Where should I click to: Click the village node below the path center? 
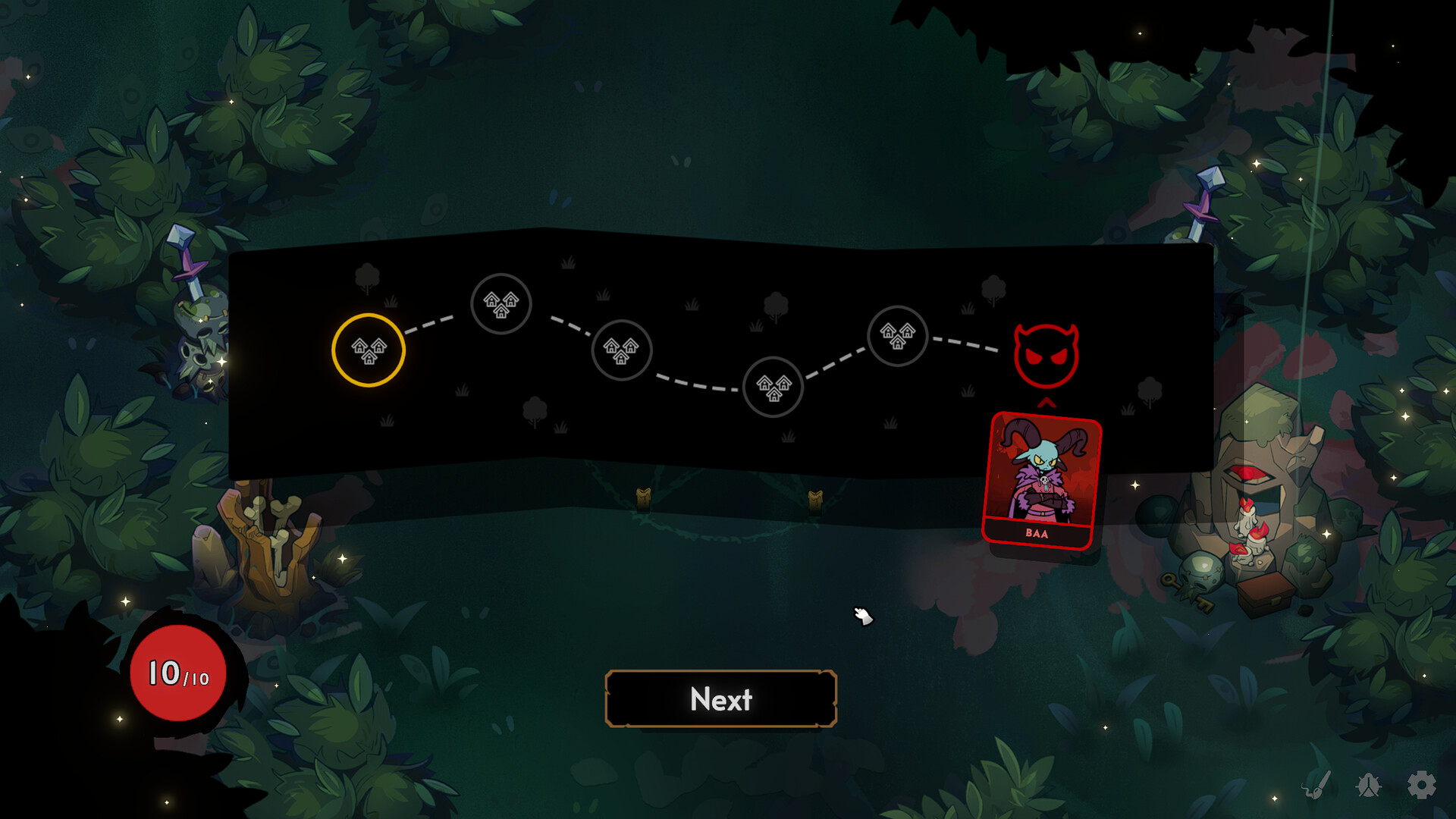click(x=774, y=388)
